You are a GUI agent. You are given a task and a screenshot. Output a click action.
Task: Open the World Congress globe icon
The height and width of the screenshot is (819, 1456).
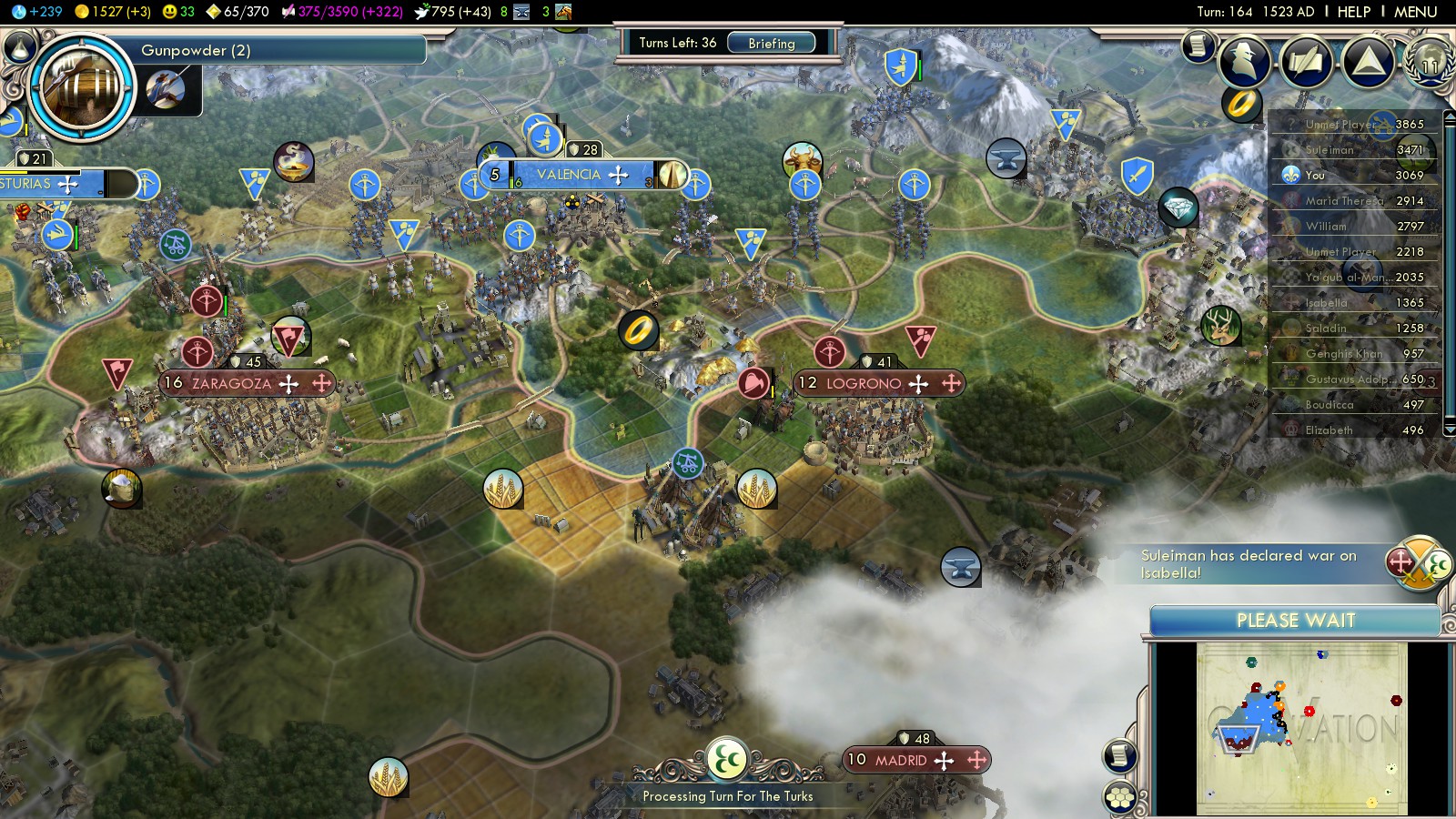1429,61
